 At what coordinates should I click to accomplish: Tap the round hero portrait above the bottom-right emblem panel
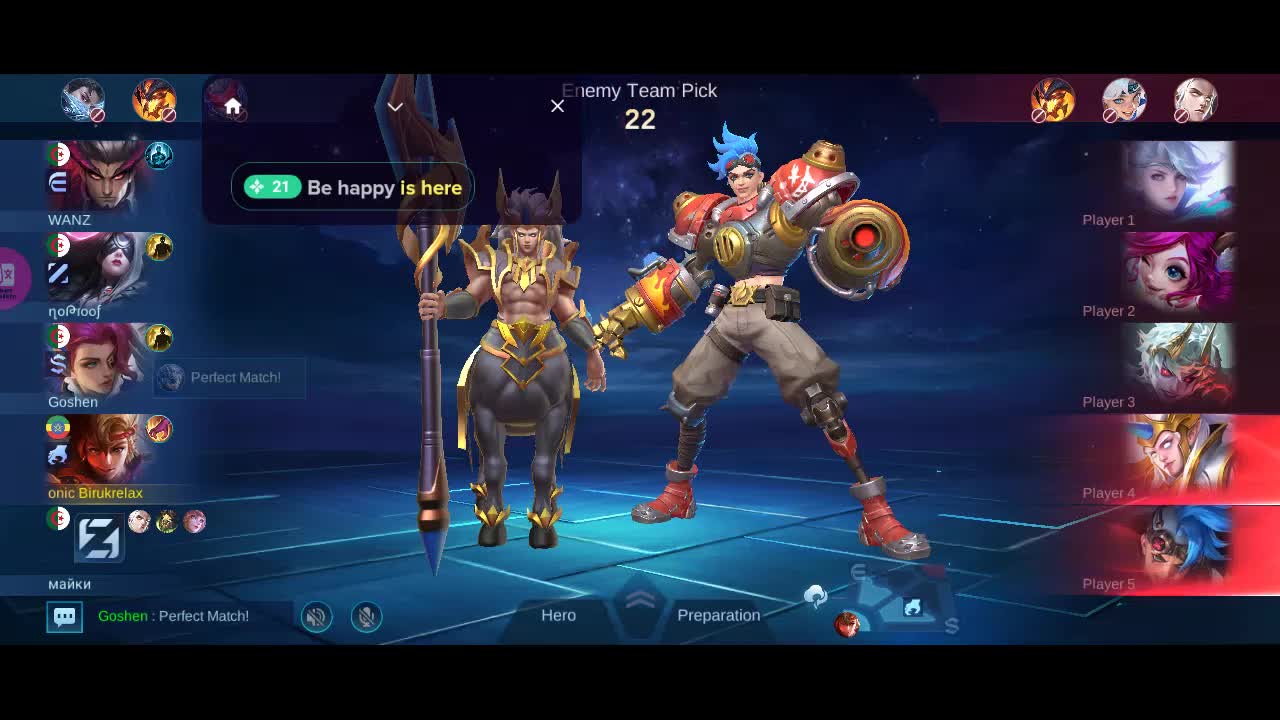coord(847,624)
